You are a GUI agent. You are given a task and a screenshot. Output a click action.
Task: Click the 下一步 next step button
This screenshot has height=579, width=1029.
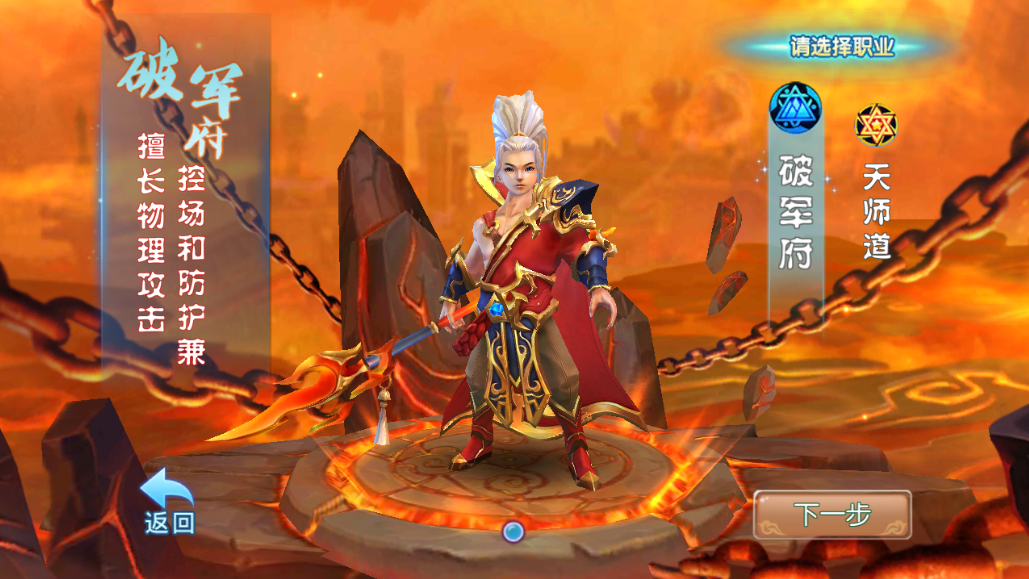click(832, 514)
